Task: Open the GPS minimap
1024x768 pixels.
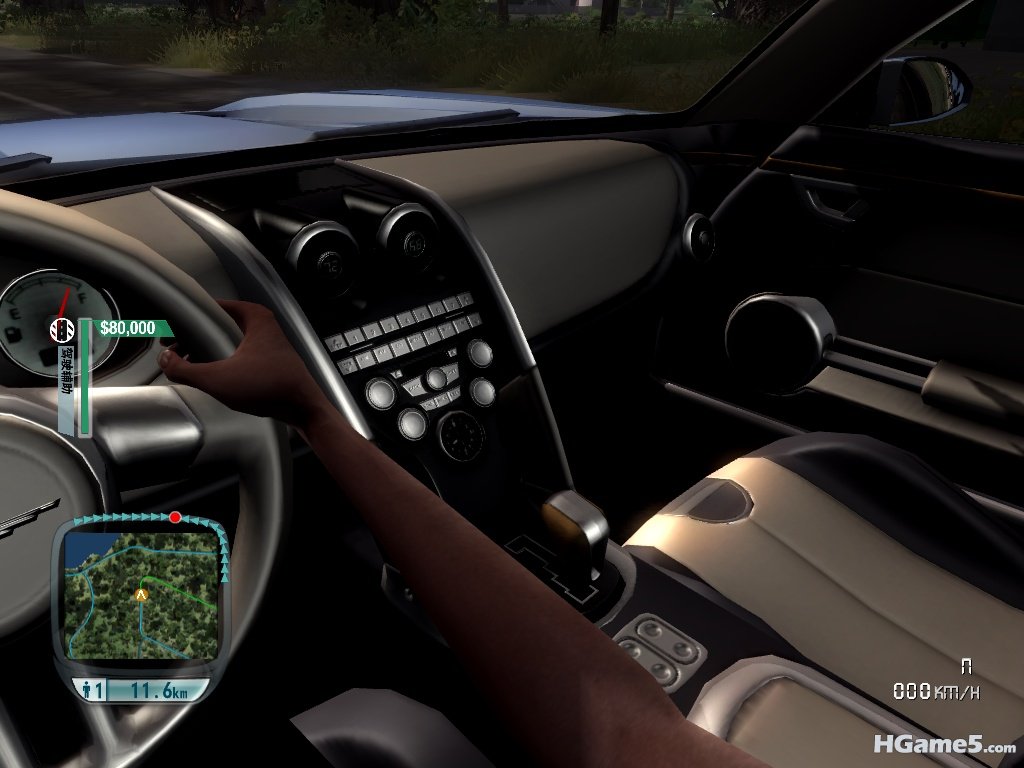Action: click(140, 595)
